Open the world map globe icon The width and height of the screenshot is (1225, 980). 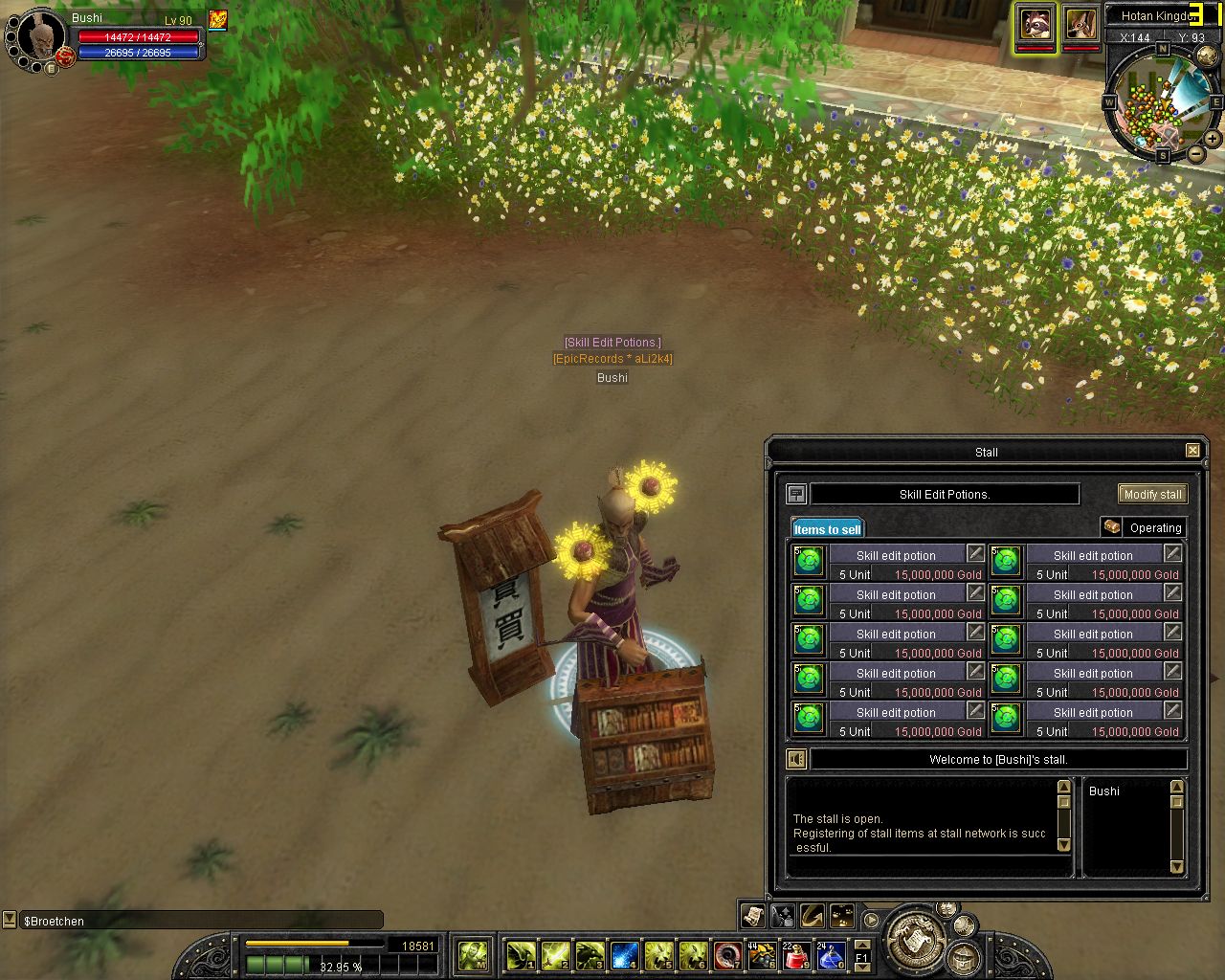1207,57
